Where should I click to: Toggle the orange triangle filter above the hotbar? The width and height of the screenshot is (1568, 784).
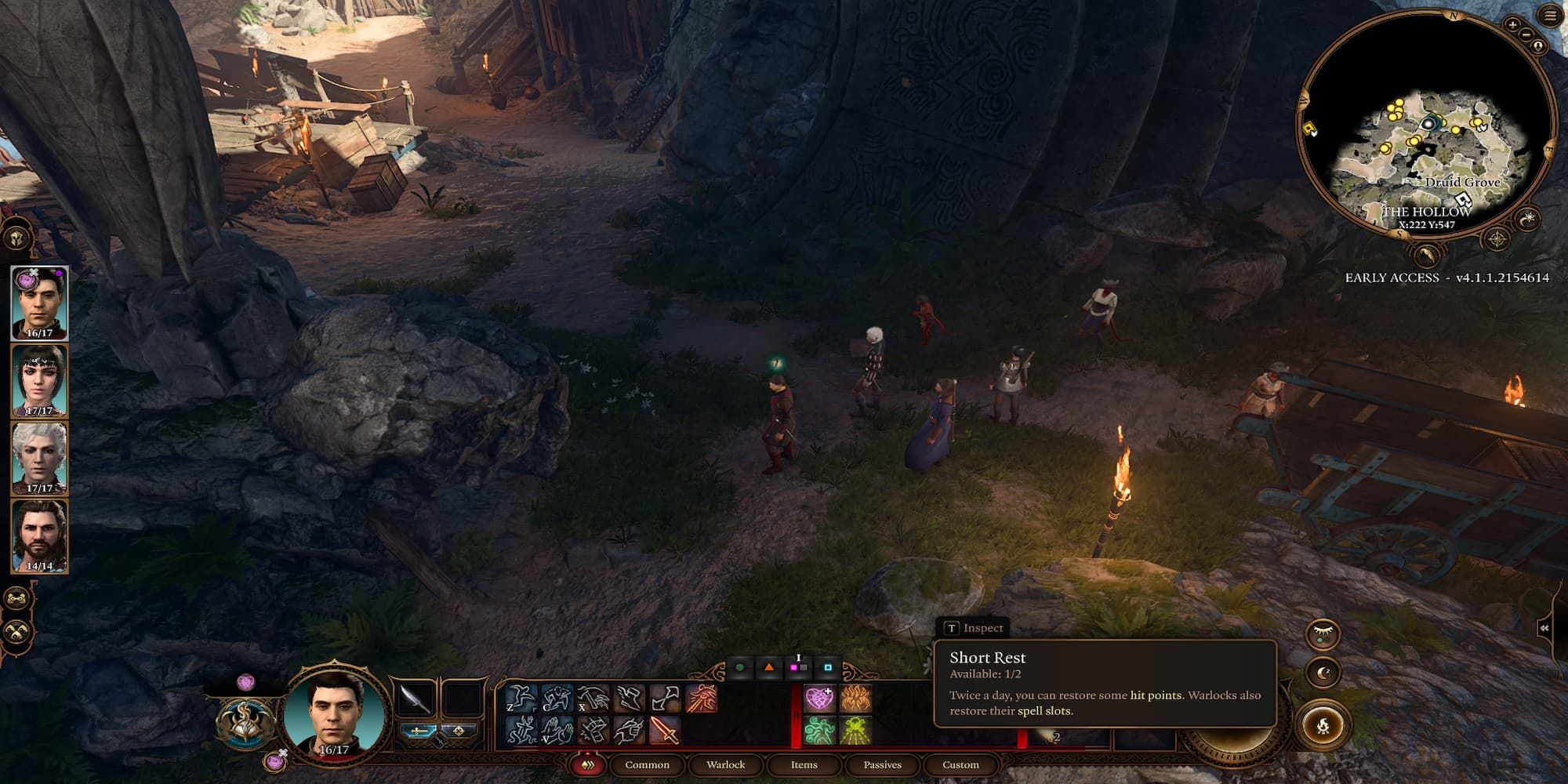pyautogui.click(x=769, y=668)
